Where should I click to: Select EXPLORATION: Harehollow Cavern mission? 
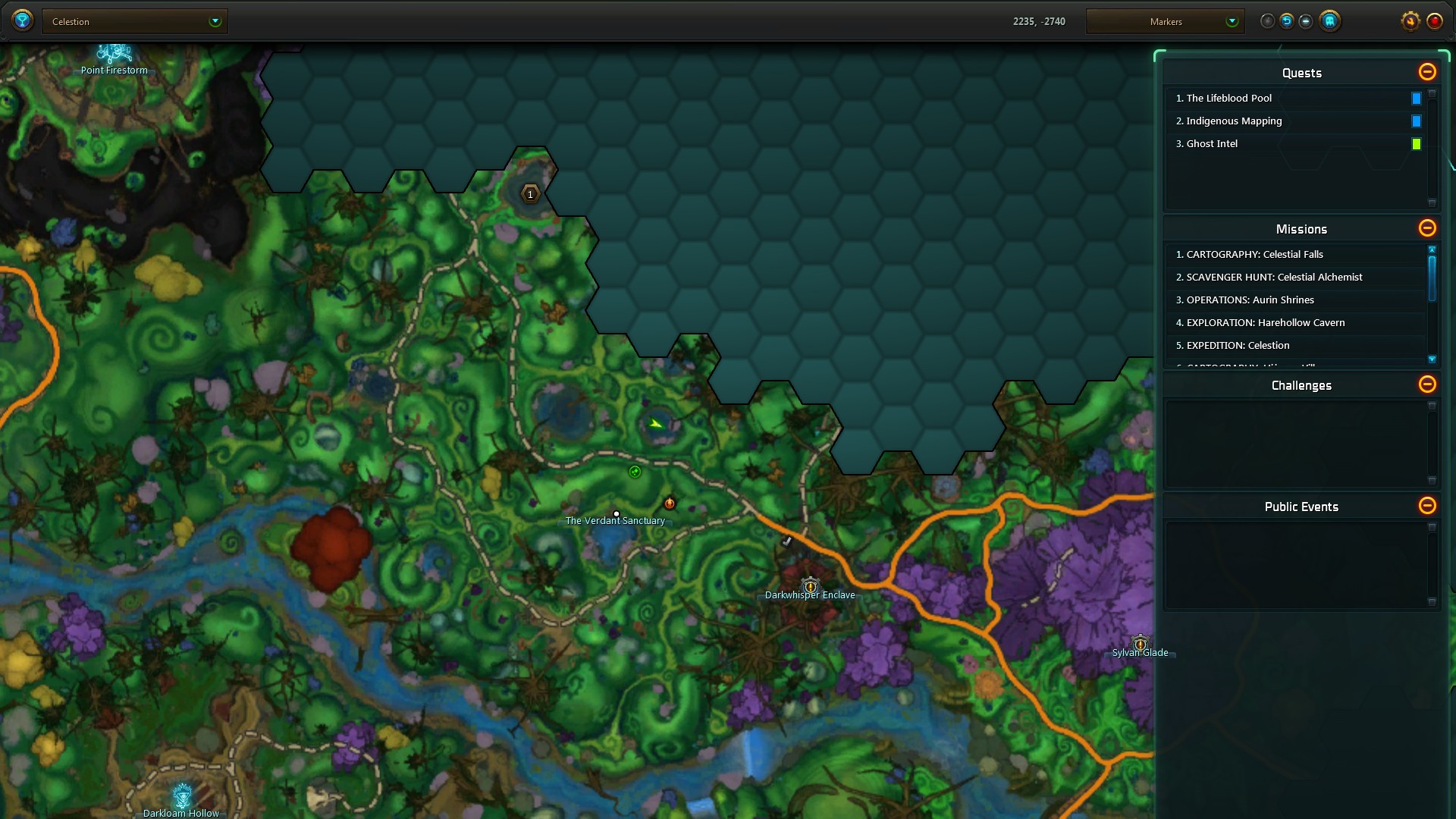pyautogui.click(x=1265, y=322)
